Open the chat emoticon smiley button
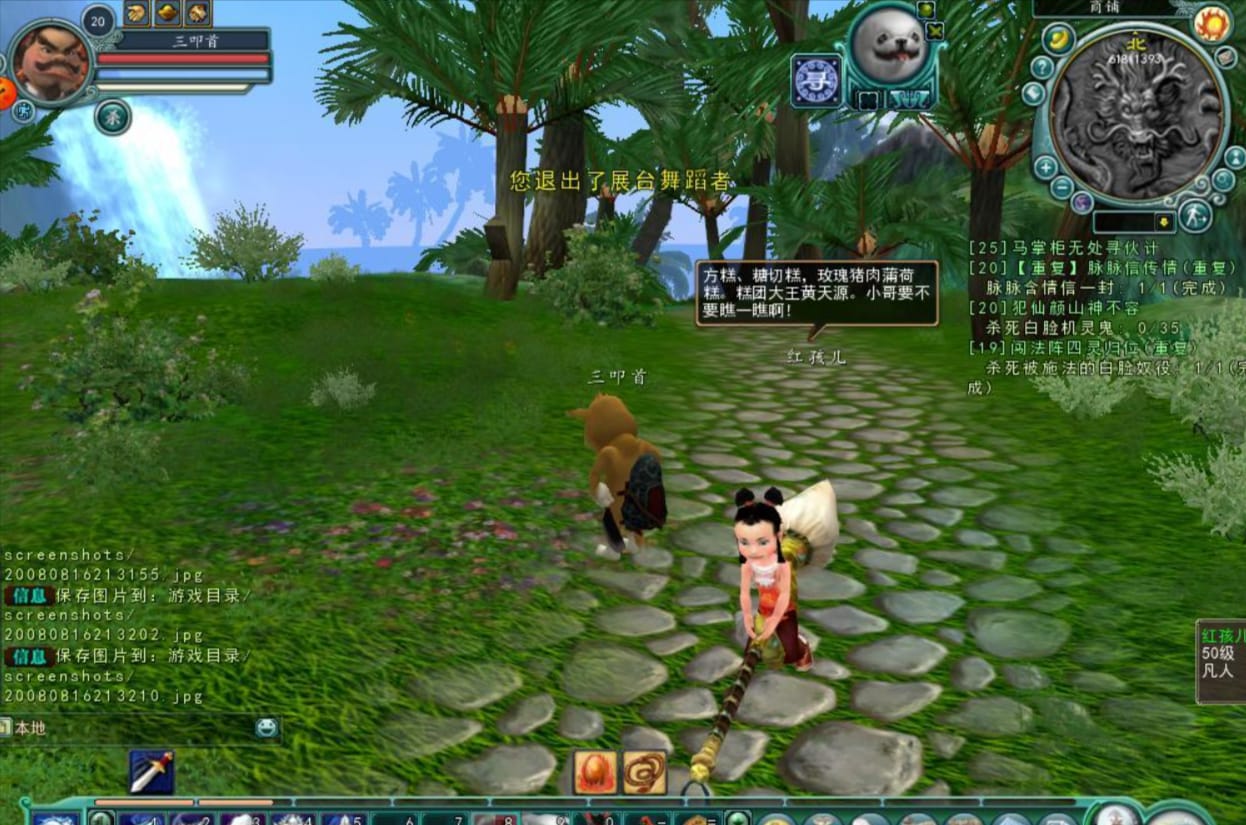Viewport: 1246px width, 825px height. point(266,728)
